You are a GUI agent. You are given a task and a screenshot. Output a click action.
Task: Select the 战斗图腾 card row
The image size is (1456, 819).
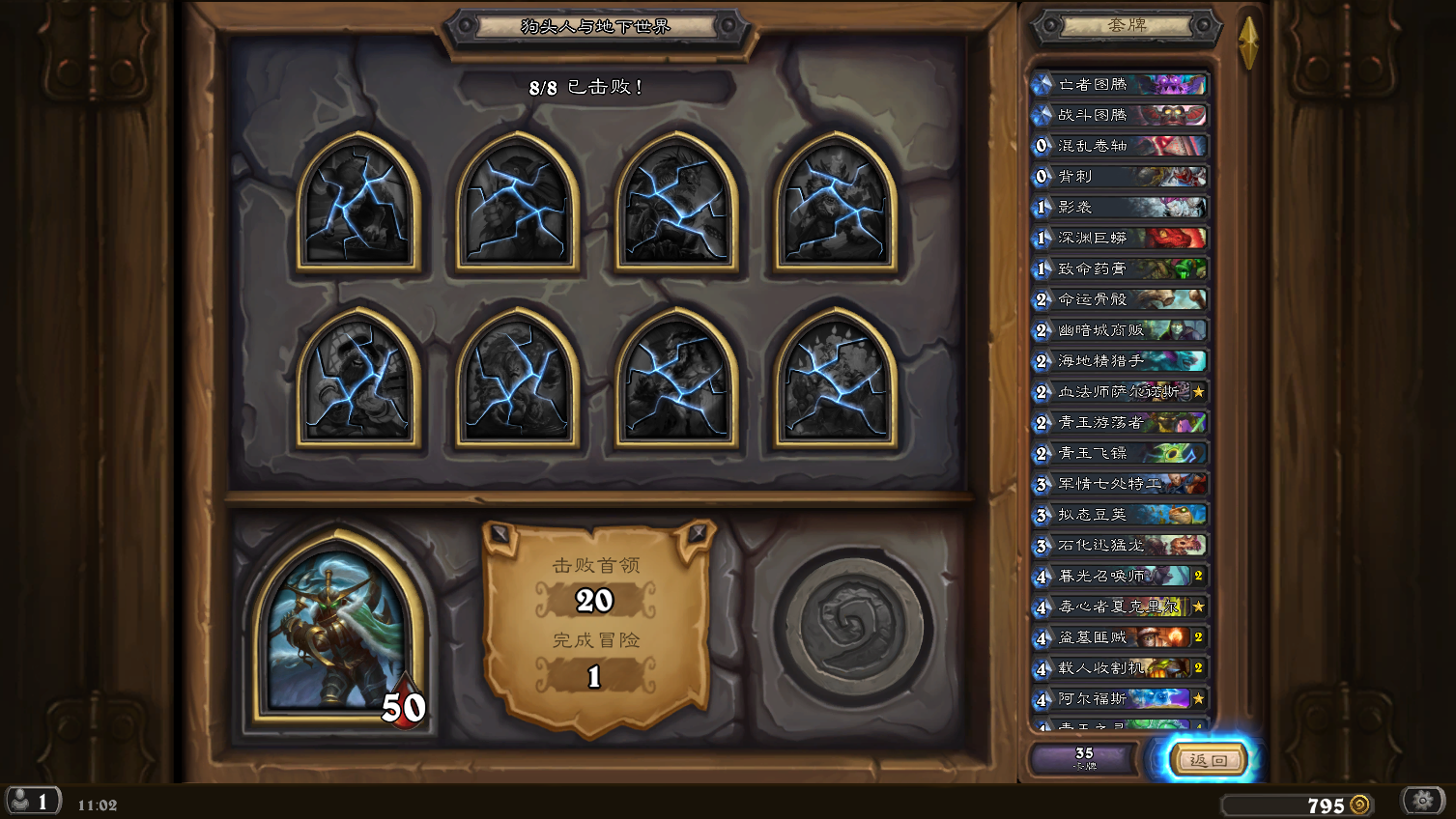point(1121,115)
